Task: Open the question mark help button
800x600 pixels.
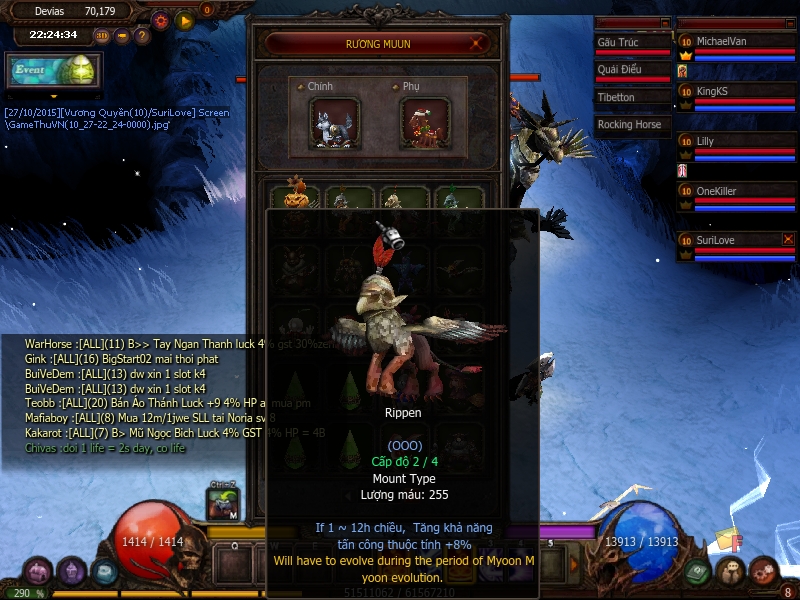Action: (x=142, y=36)
